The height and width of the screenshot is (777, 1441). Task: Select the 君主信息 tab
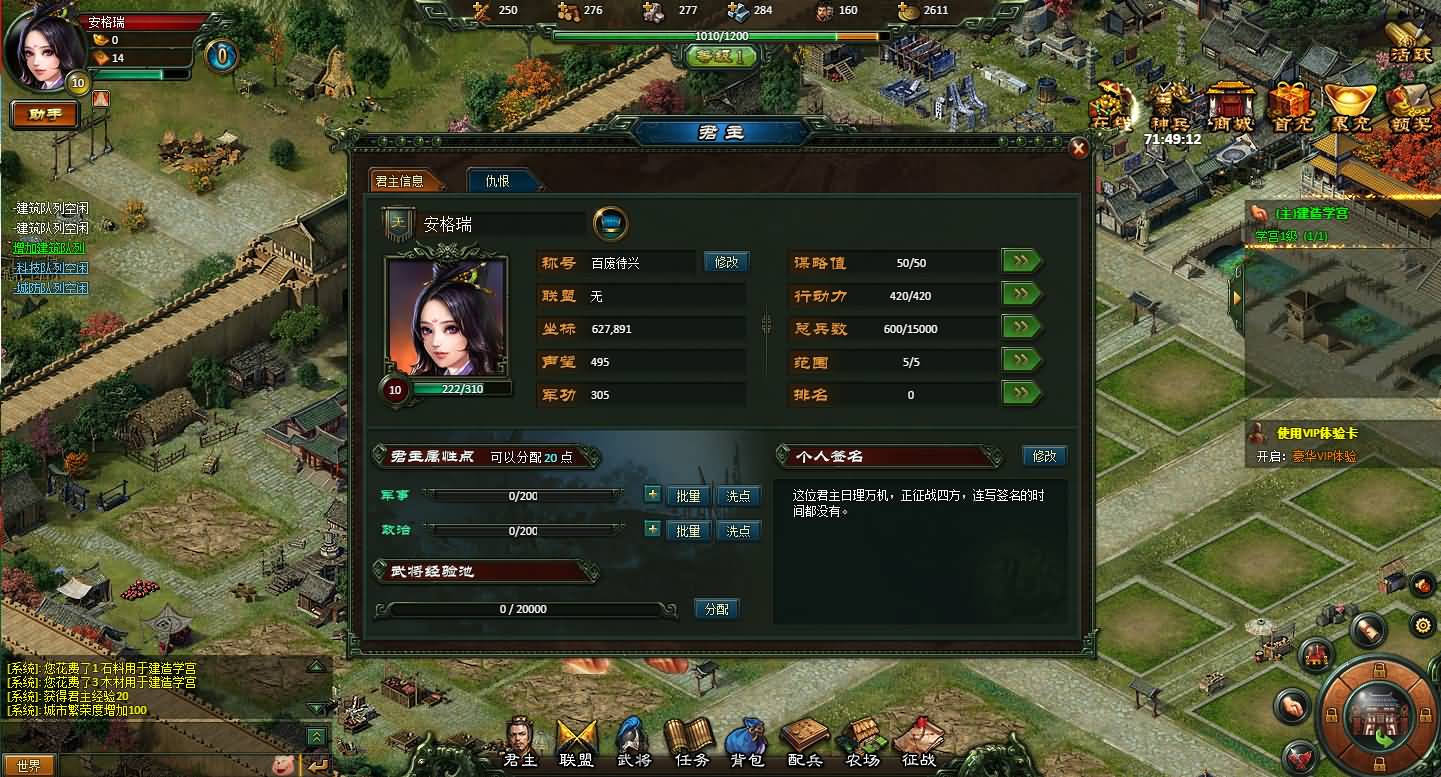399,181
